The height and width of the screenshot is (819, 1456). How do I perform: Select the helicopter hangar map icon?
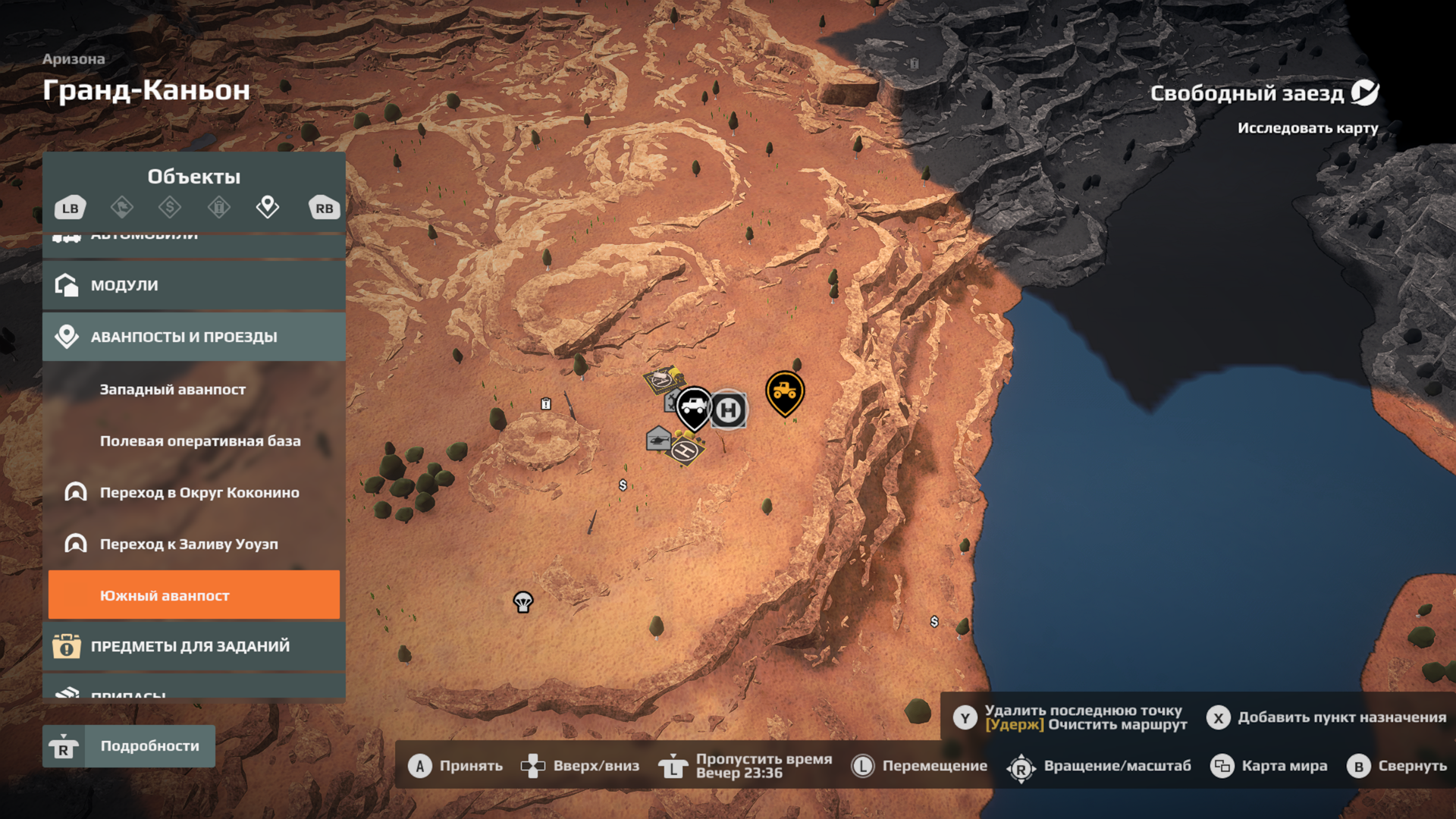coord(658,439)
